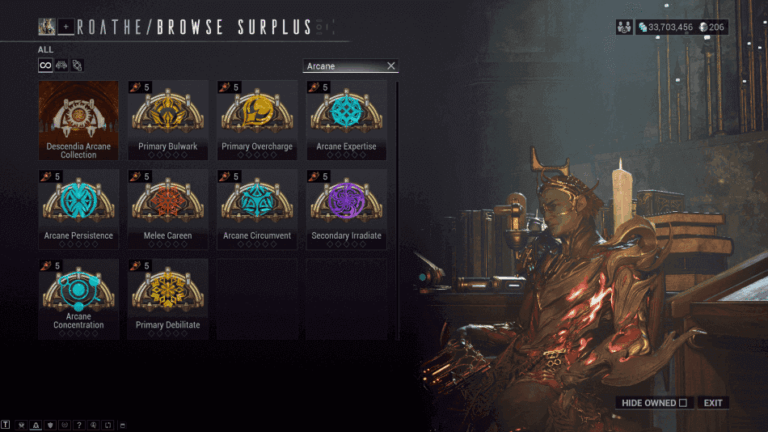Switch to the infinity "All" filter tab
Viewport: 768px width, 432px height.
[x=45, y=66]
